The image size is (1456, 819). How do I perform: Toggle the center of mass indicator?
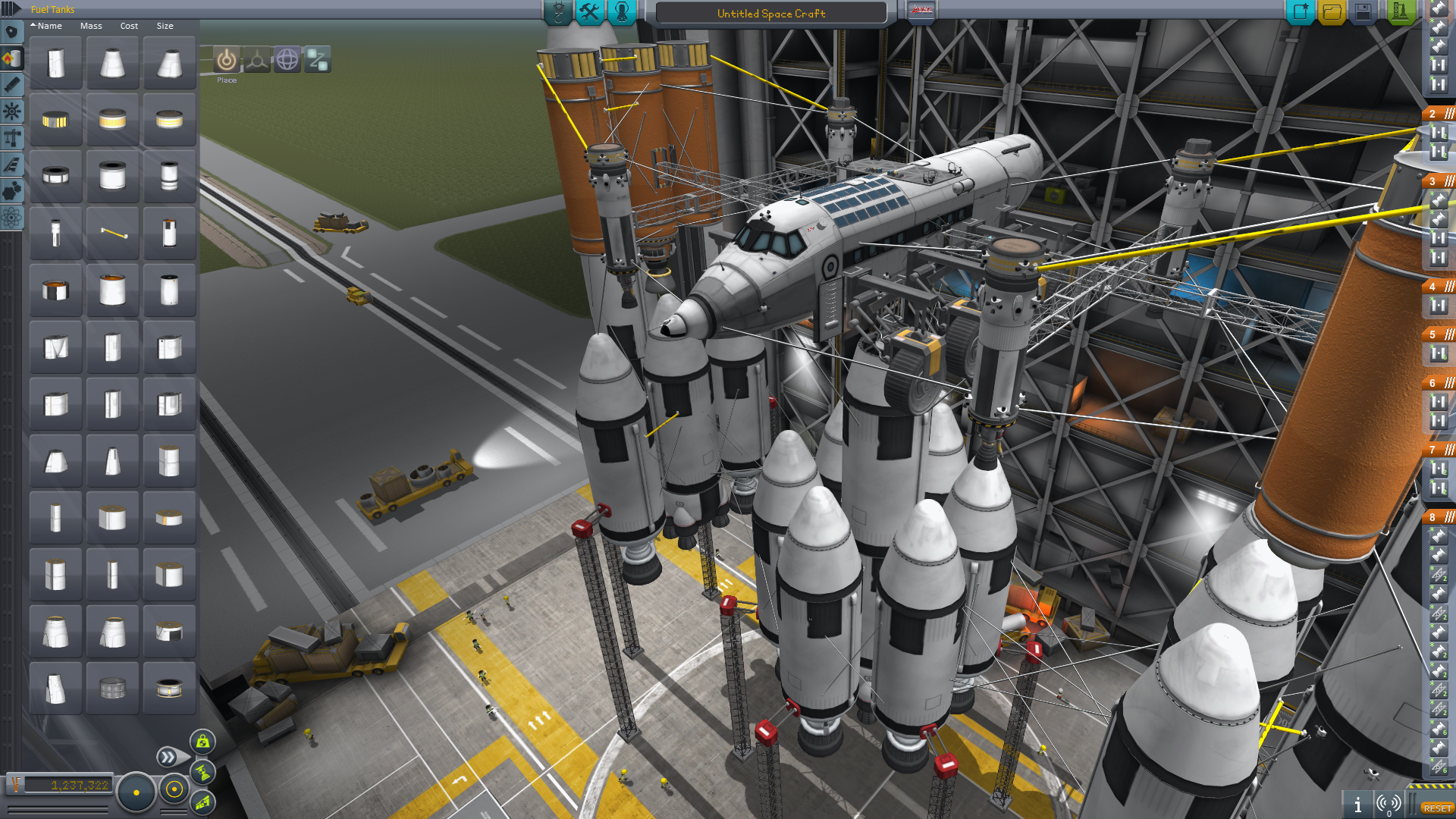202,773
